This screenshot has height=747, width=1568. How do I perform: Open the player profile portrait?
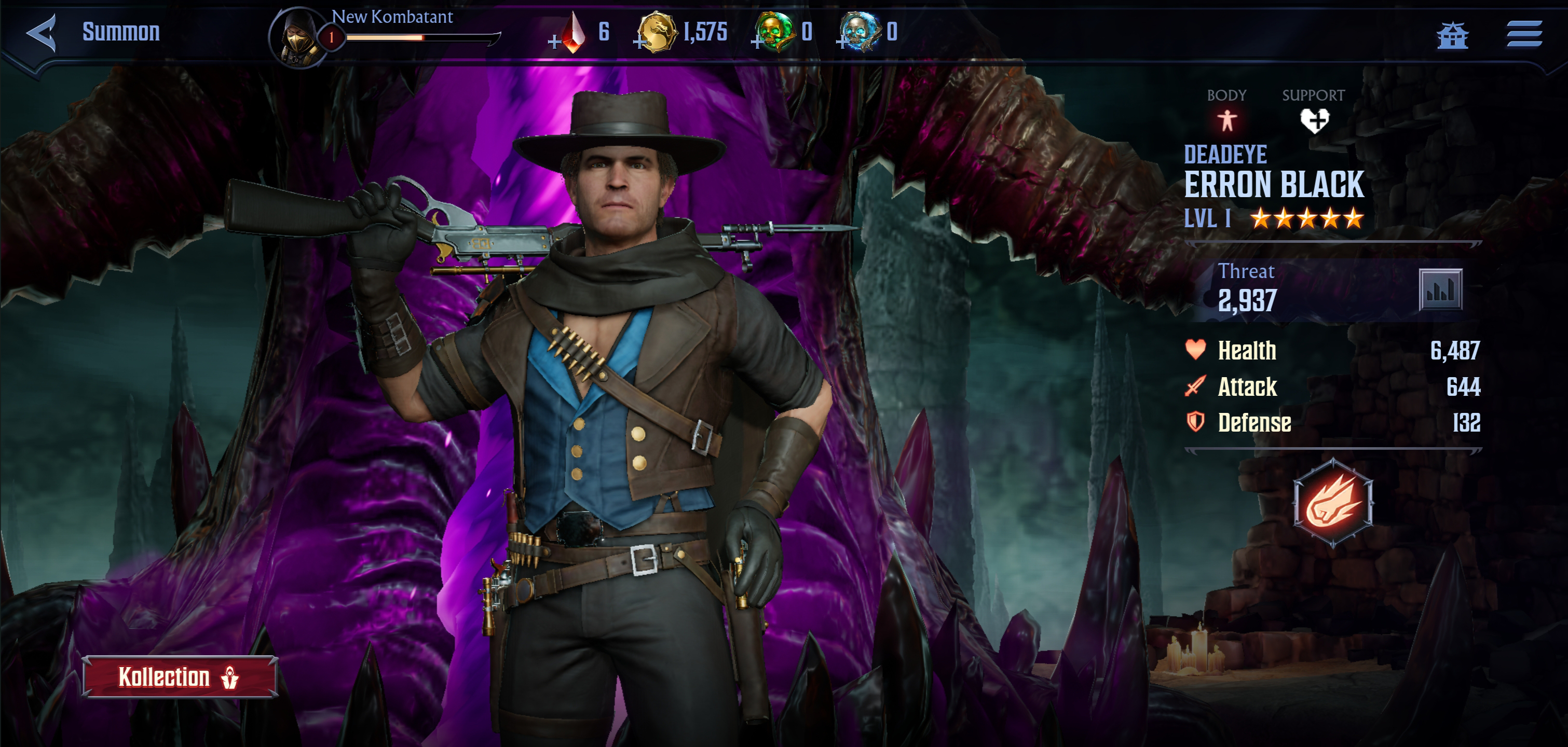click(x=299, y=36)
